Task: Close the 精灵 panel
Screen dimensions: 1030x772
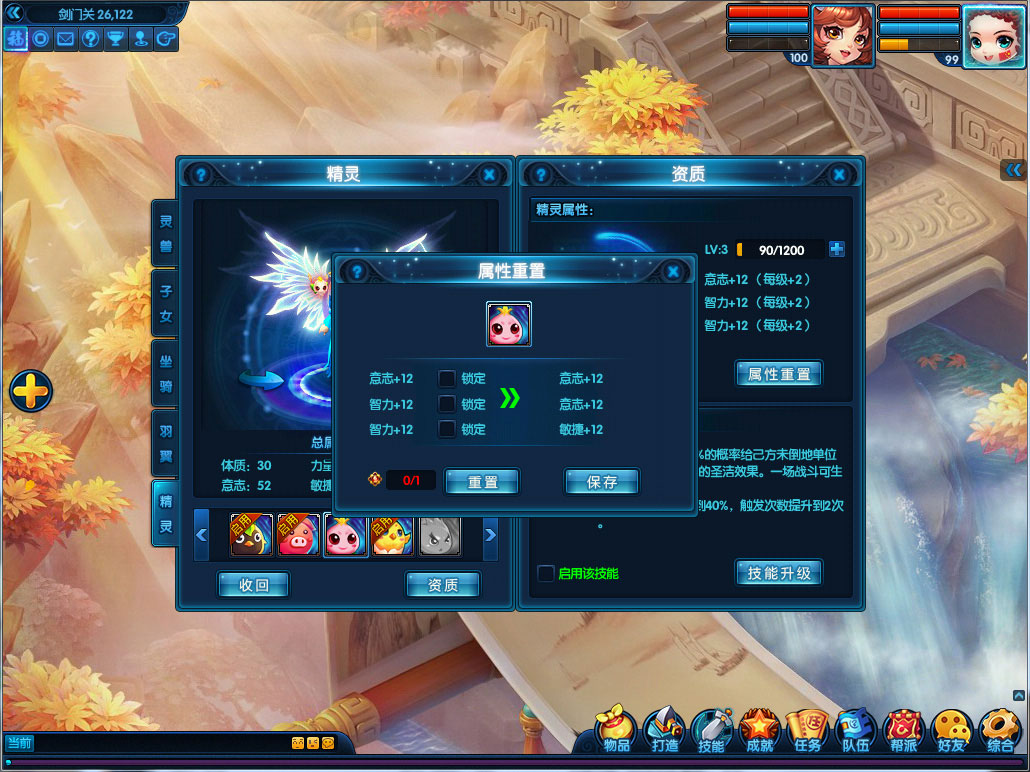Action: click(489, 174)
